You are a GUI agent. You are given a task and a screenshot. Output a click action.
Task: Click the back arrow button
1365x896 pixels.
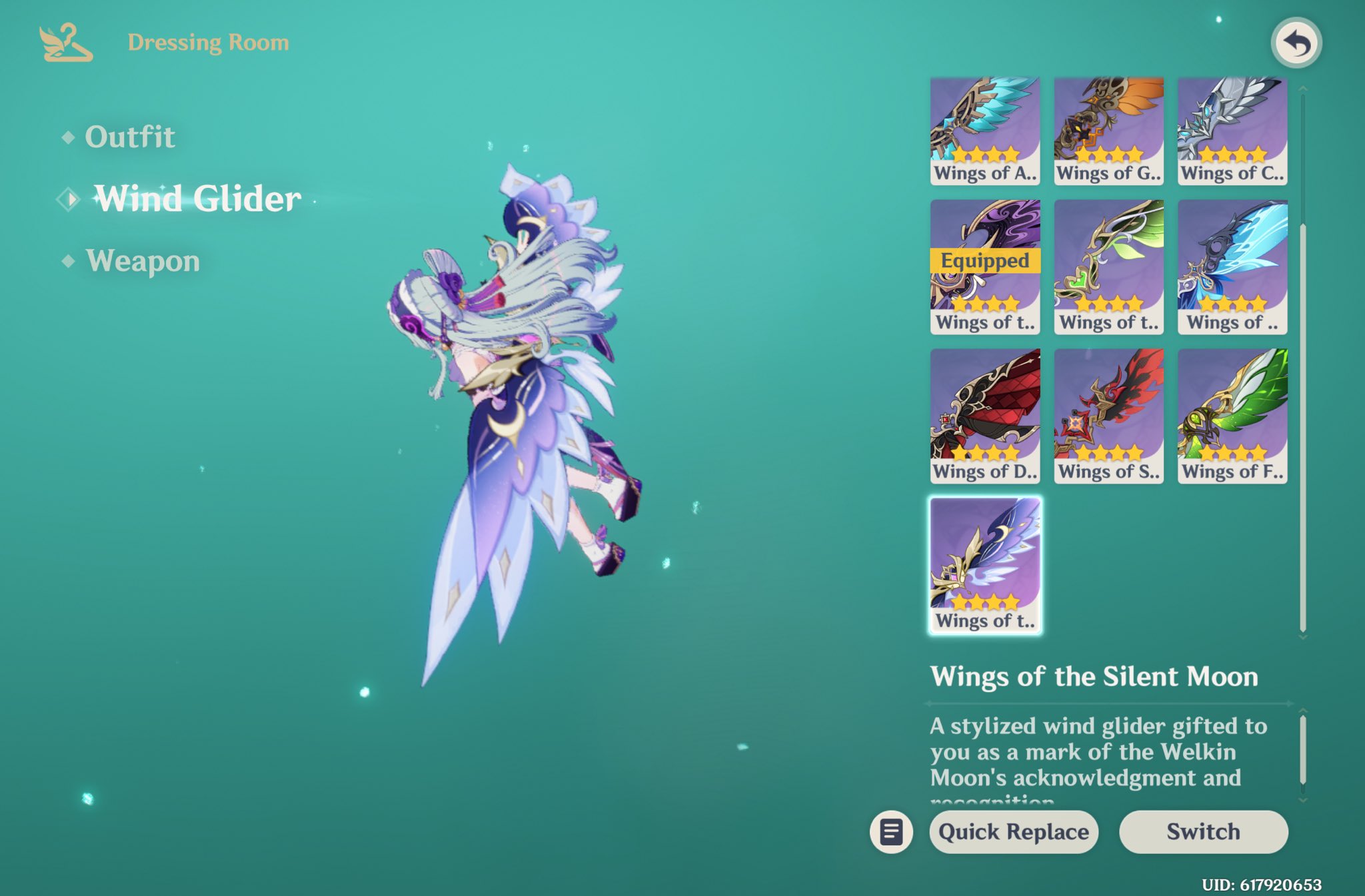tap(1296, 43)
